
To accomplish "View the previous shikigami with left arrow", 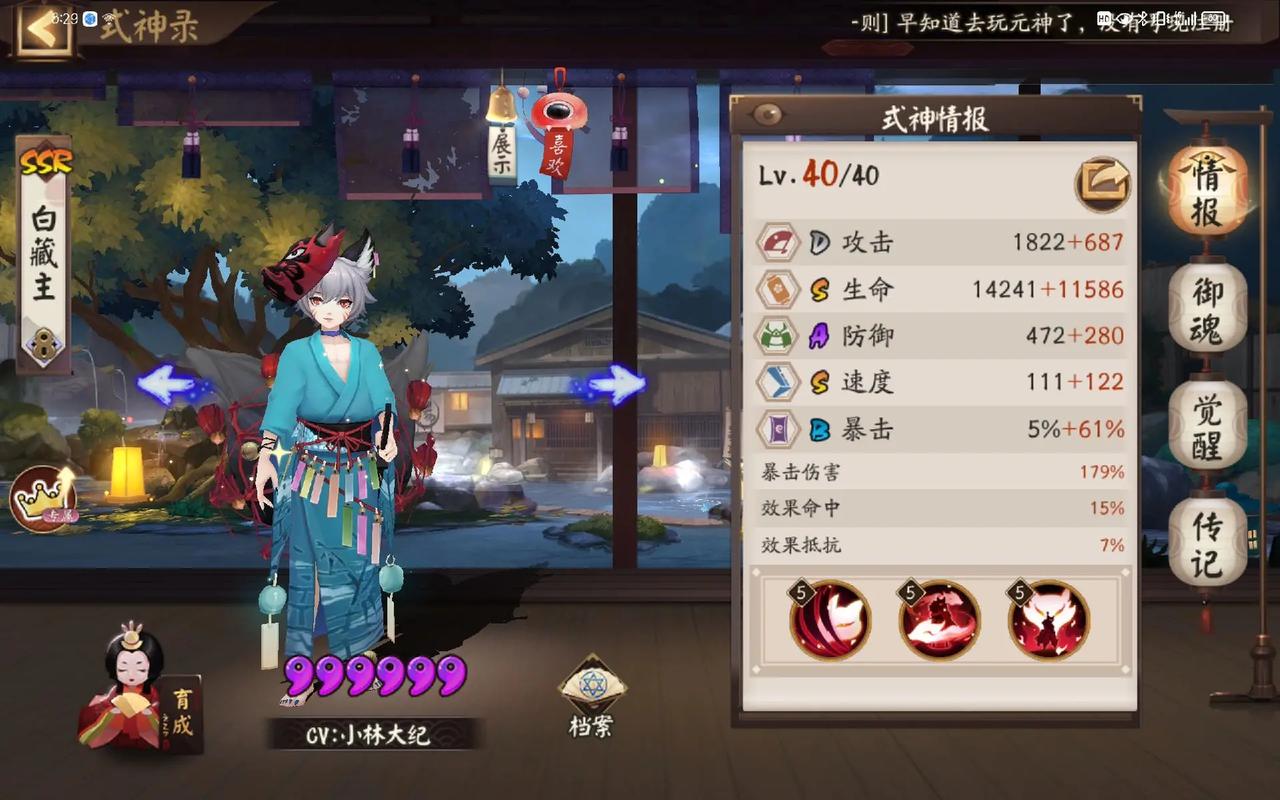I will click(x=167, y=383).
